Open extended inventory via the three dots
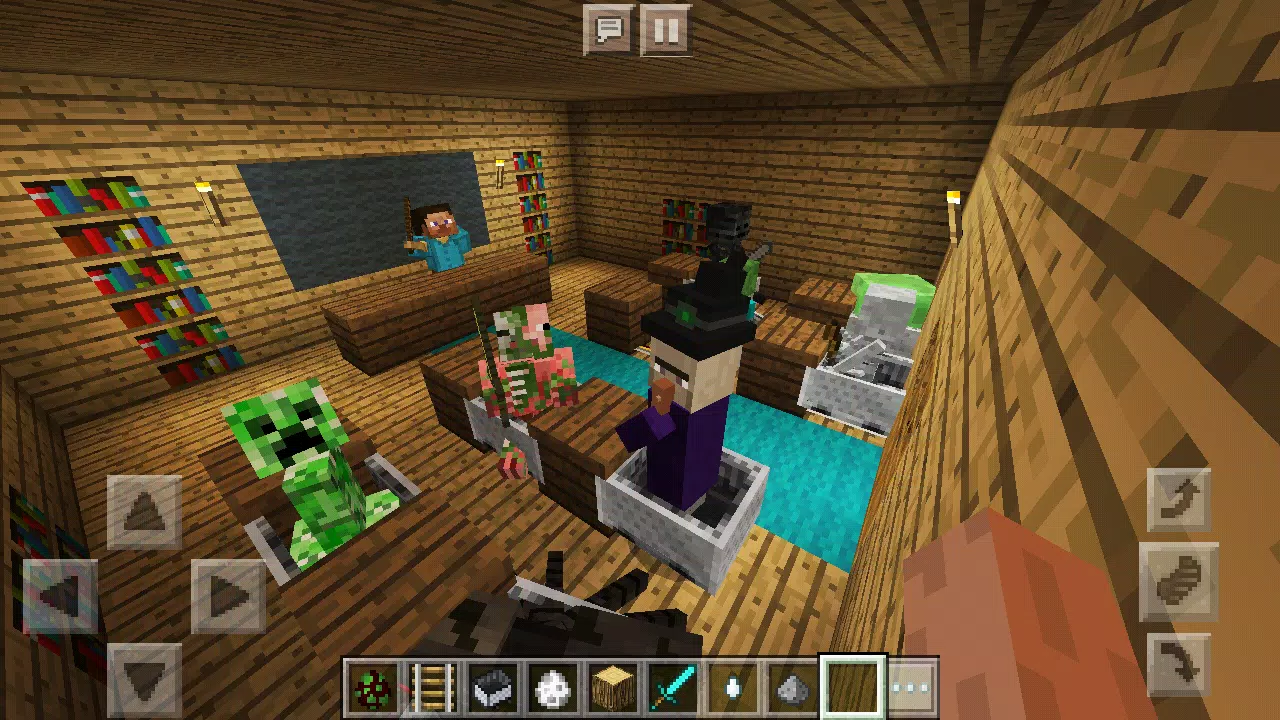The width and height of the screenshot is (1280, 720). 910,685
